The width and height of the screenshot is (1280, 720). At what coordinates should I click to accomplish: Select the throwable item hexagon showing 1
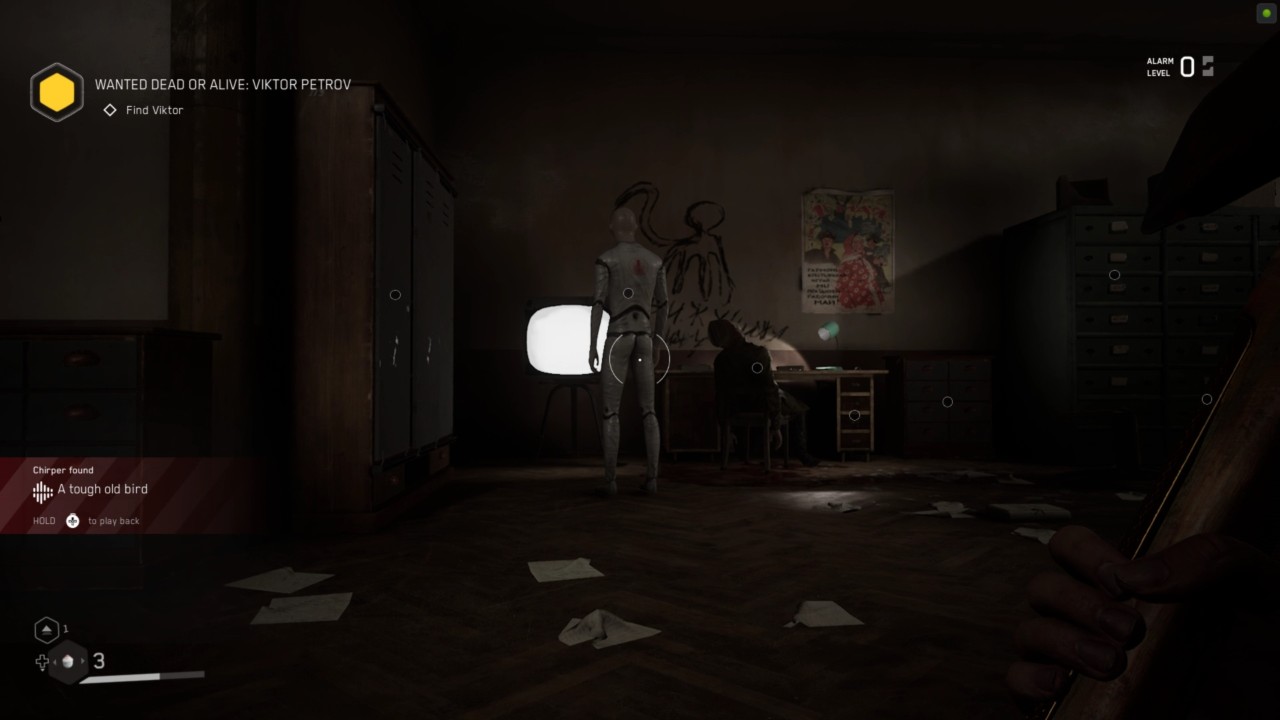[46, 629]
